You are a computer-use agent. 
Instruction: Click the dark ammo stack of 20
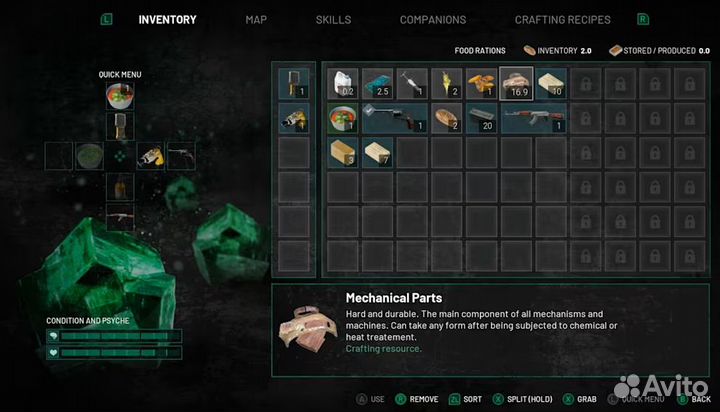coord(482,118)
